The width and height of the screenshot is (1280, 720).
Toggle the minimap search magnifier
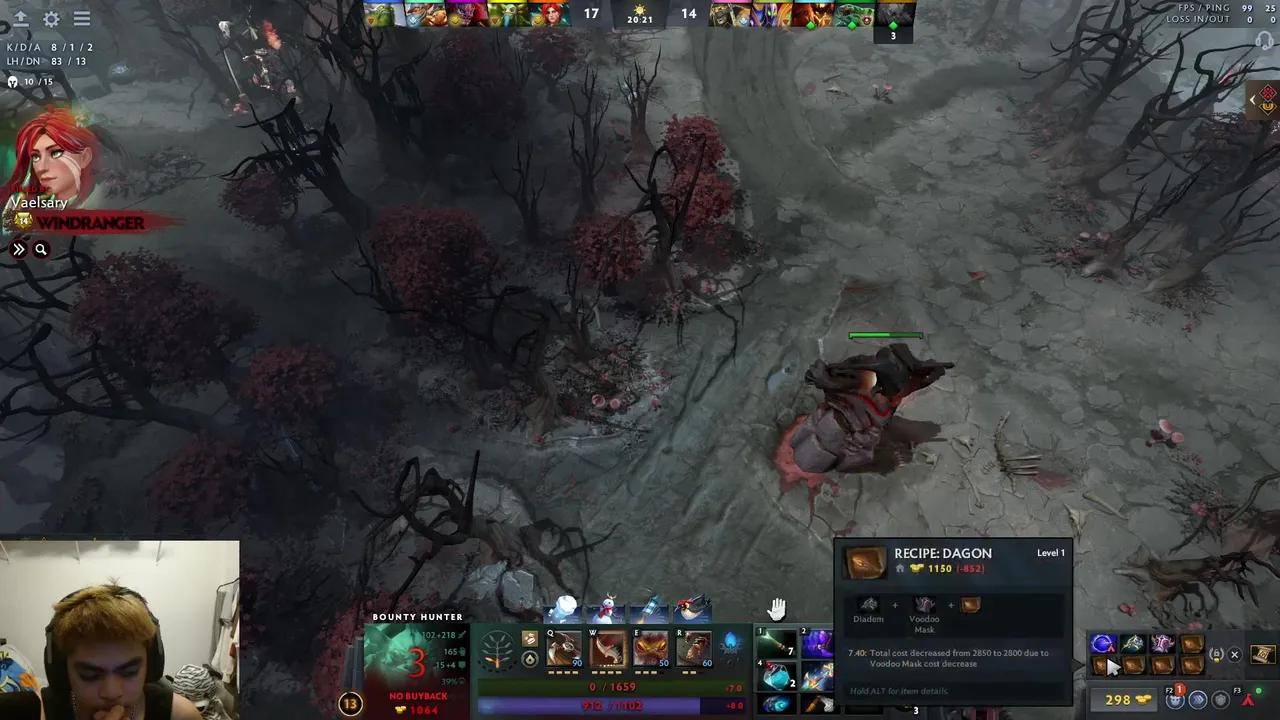(x=41, y=249)
